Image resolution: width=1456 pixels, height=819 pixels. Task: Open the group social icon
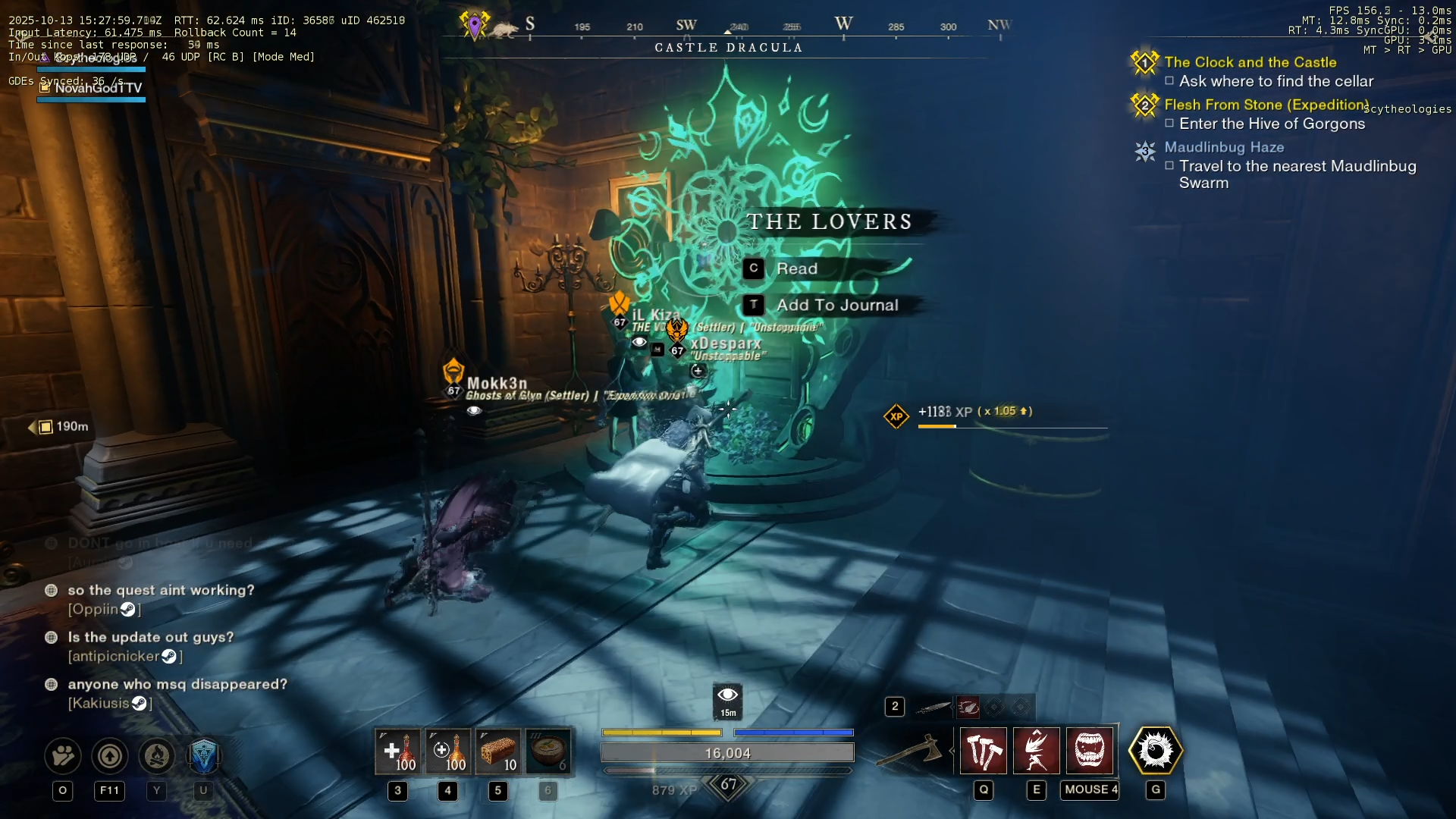tap(63, 755)
